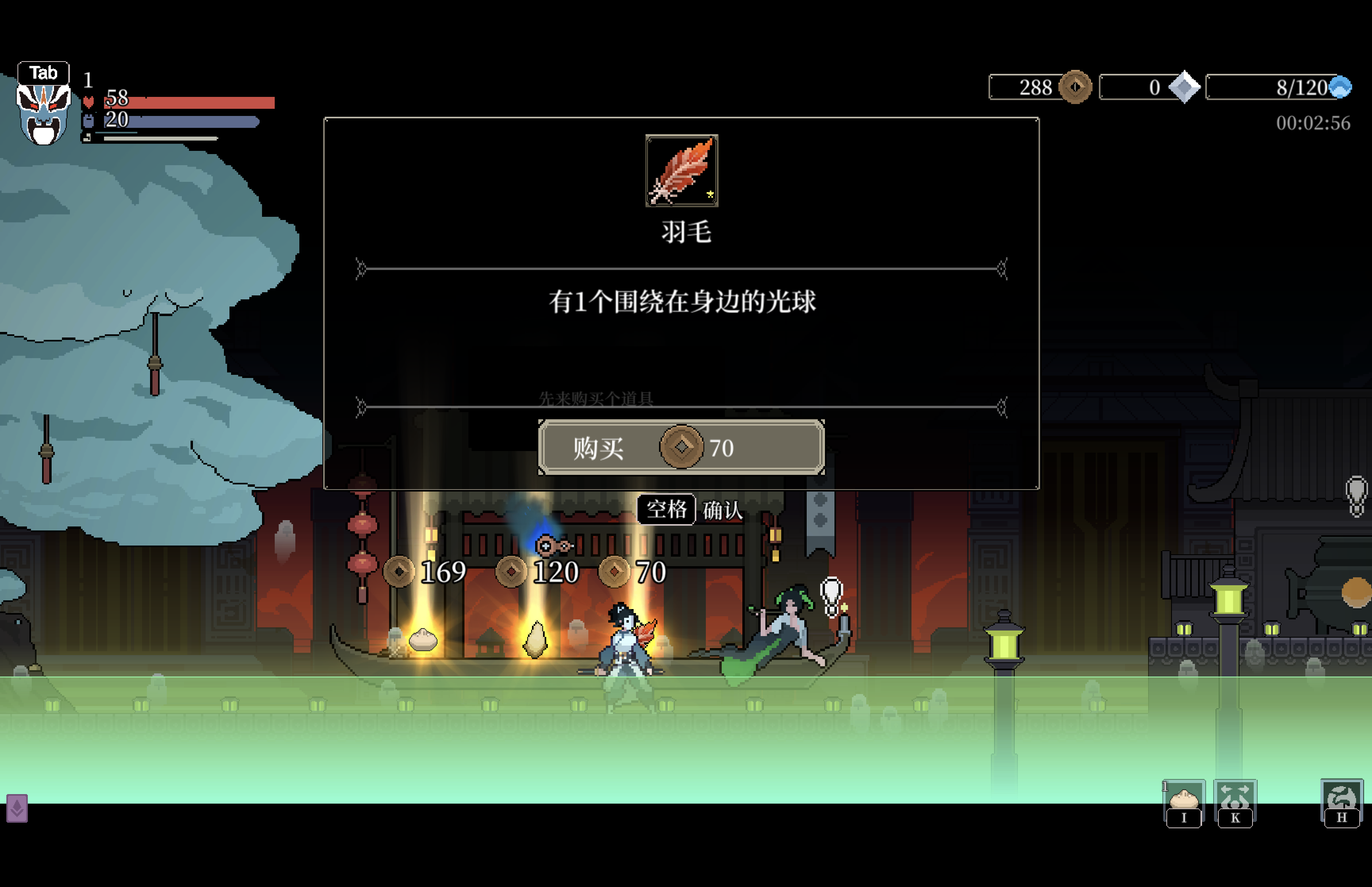Image resolution: width=1372 pixels, height=887 pixels.
Task: Use the steamed bun item slot
Action: click(1184, 802)
